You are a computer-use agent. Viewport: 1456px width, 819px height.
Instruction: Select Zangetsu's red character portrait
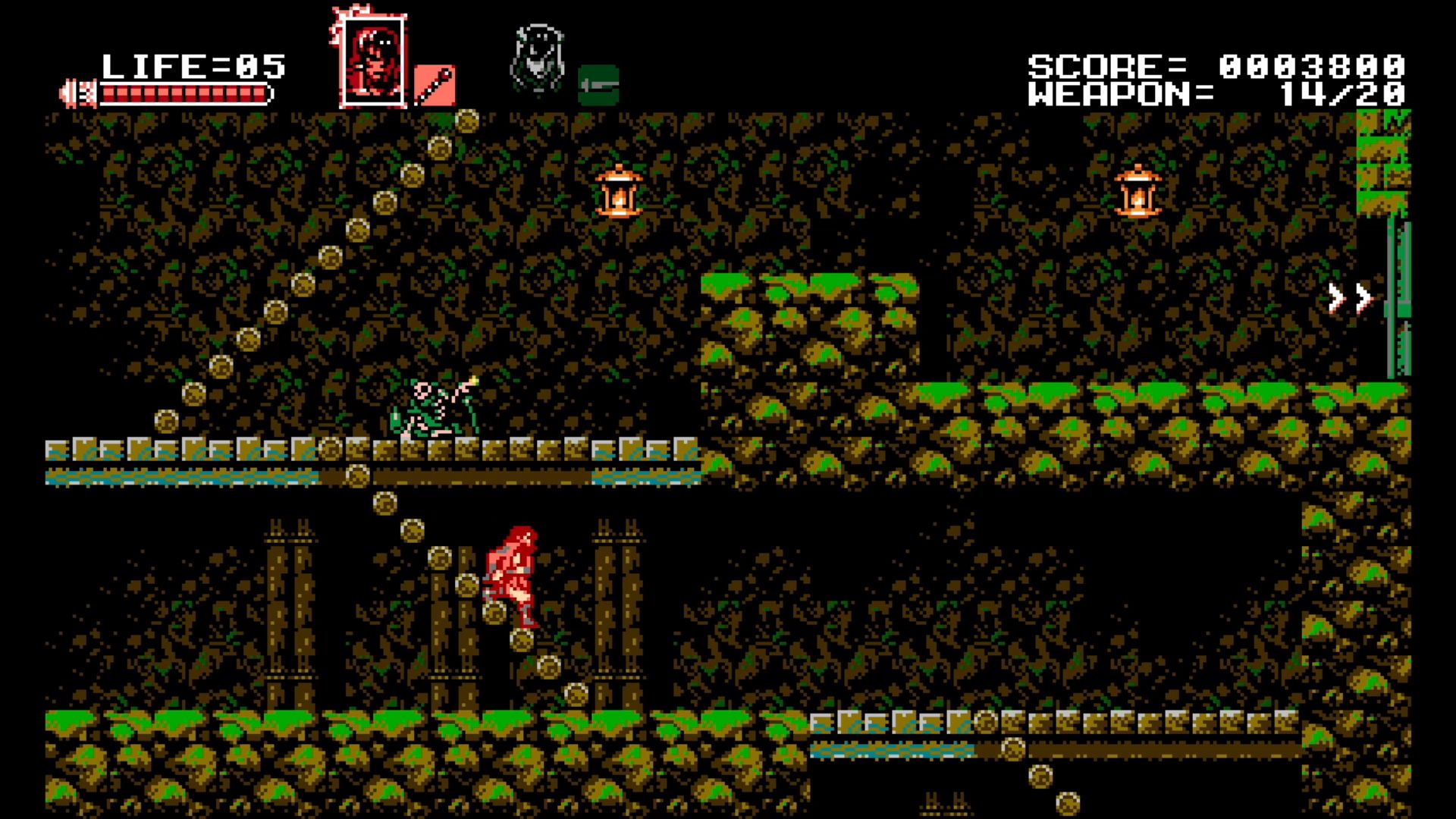pyautogui.click(x=372, y=61)
